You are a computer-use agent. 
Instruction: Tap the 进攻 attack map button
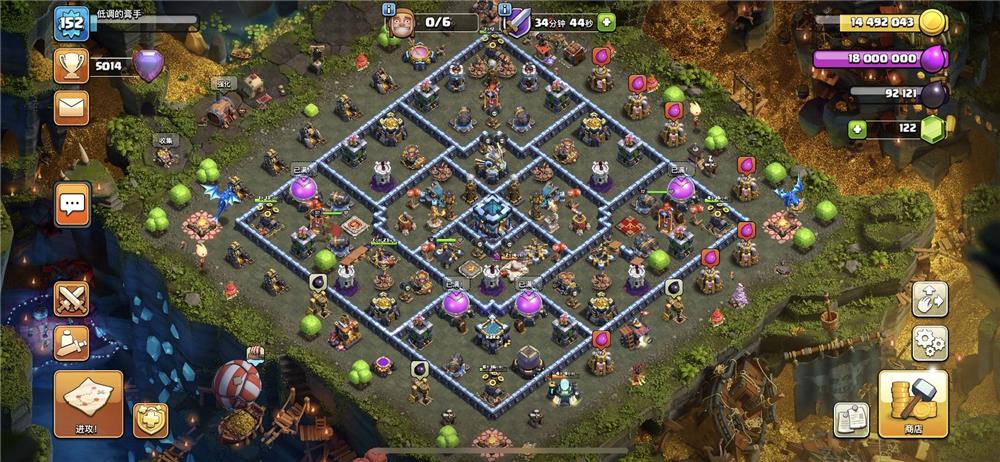88,402
